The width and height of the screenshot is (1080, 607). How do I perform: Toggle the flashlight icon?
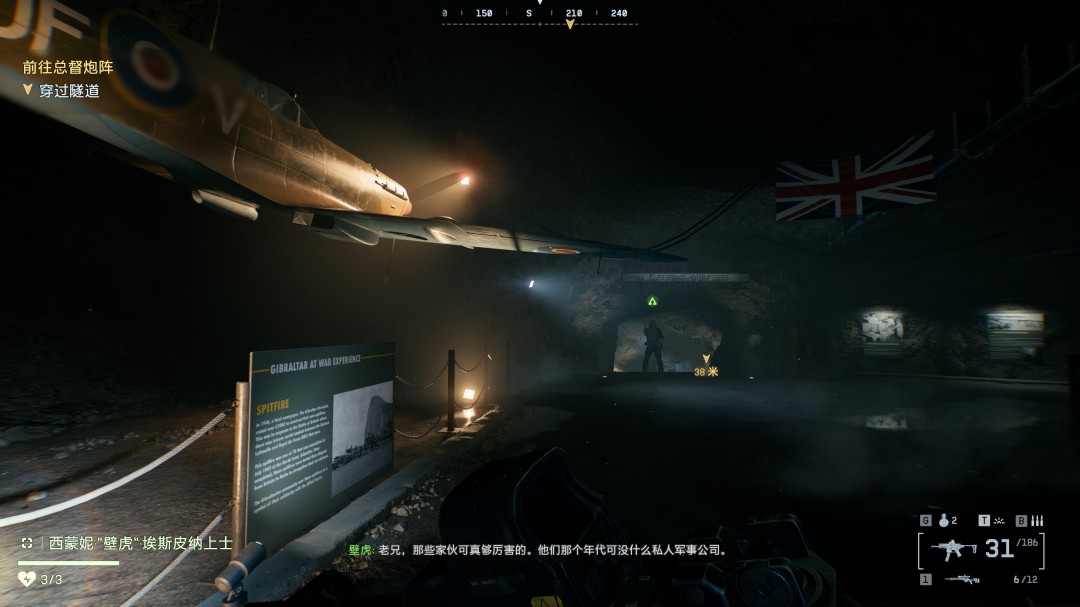pyautogui.click(x=997, y=520)
